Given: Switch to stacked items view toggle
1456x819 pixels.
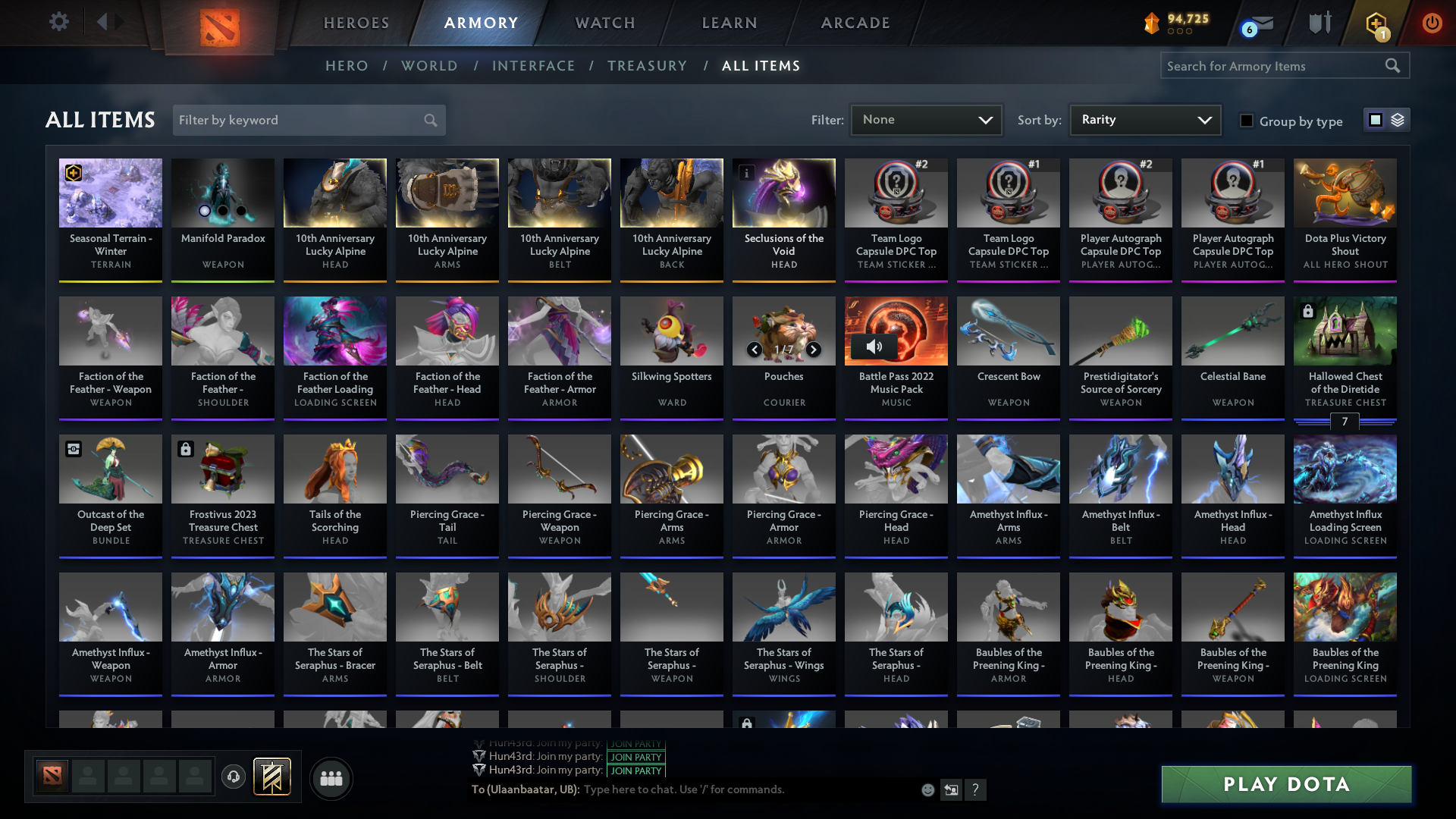Looking at the screenshot, I should 1396,119.
